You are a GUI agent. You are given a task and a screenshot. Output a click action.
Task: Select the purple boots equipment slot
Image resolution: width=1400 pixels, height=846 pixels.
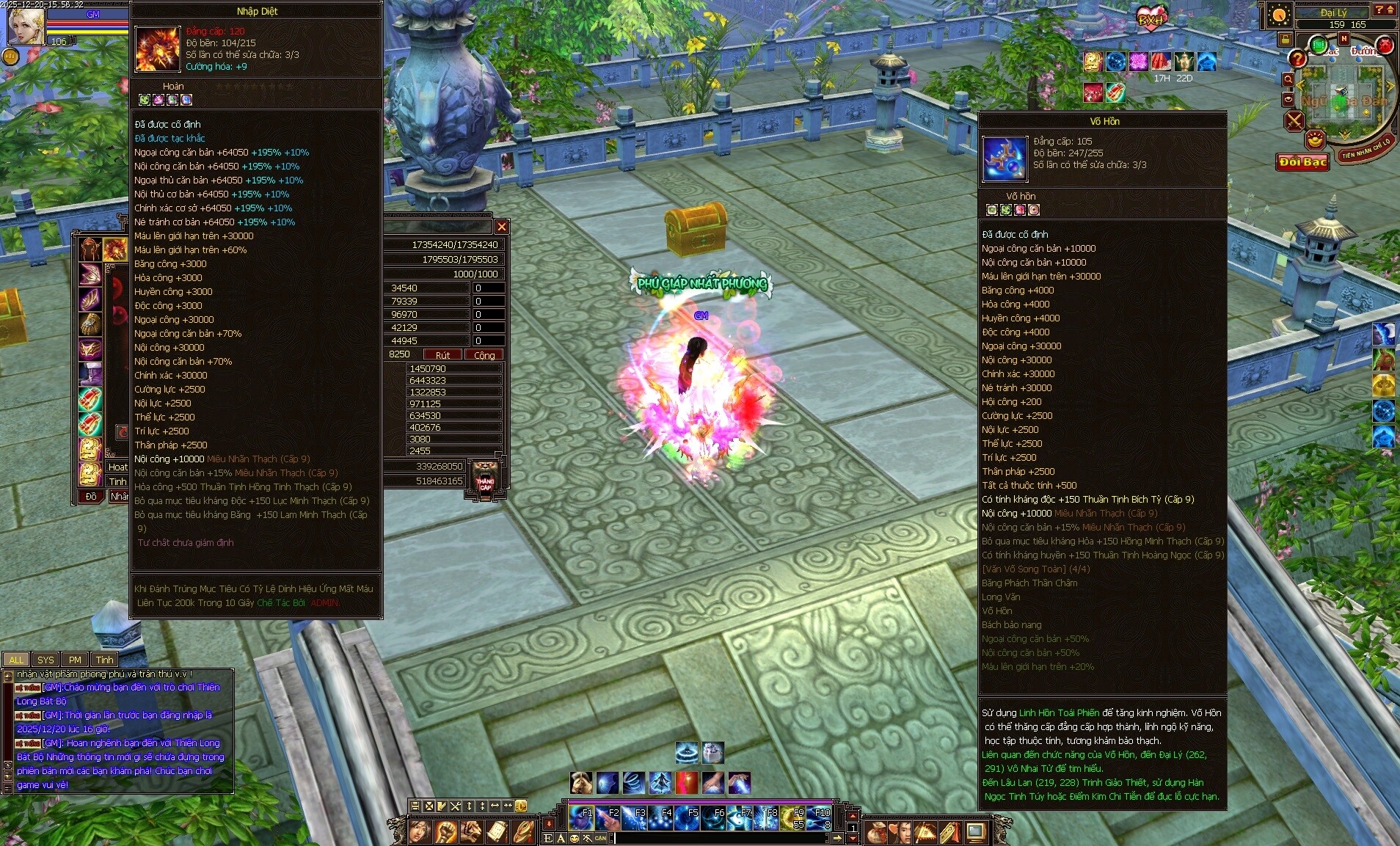[90, 373]
